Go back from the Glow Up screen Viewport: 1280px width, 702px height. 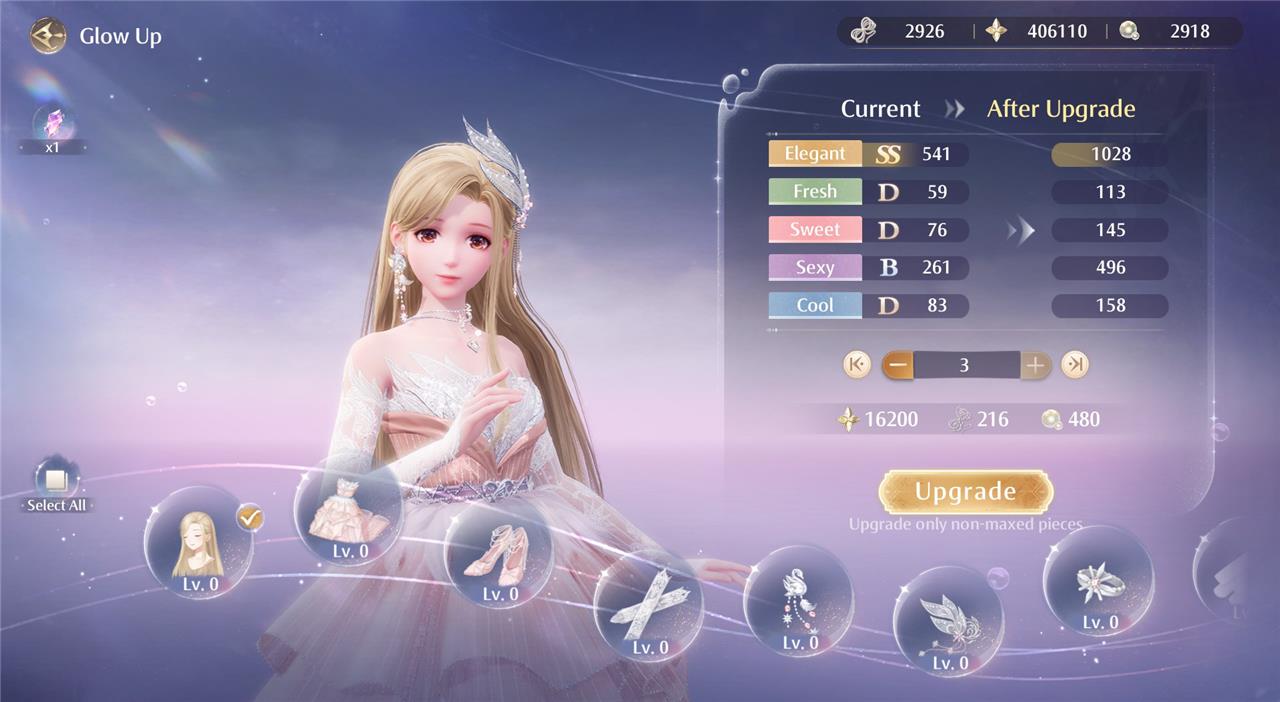point(47,37)
